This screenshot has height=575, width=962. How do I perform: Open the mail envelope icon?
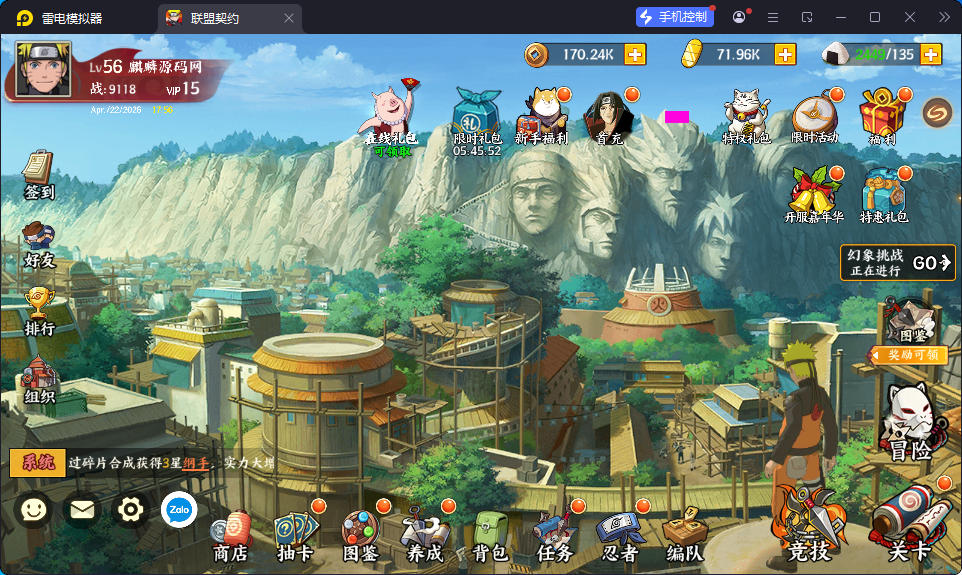pyautogui.click(x=82, y=510)
